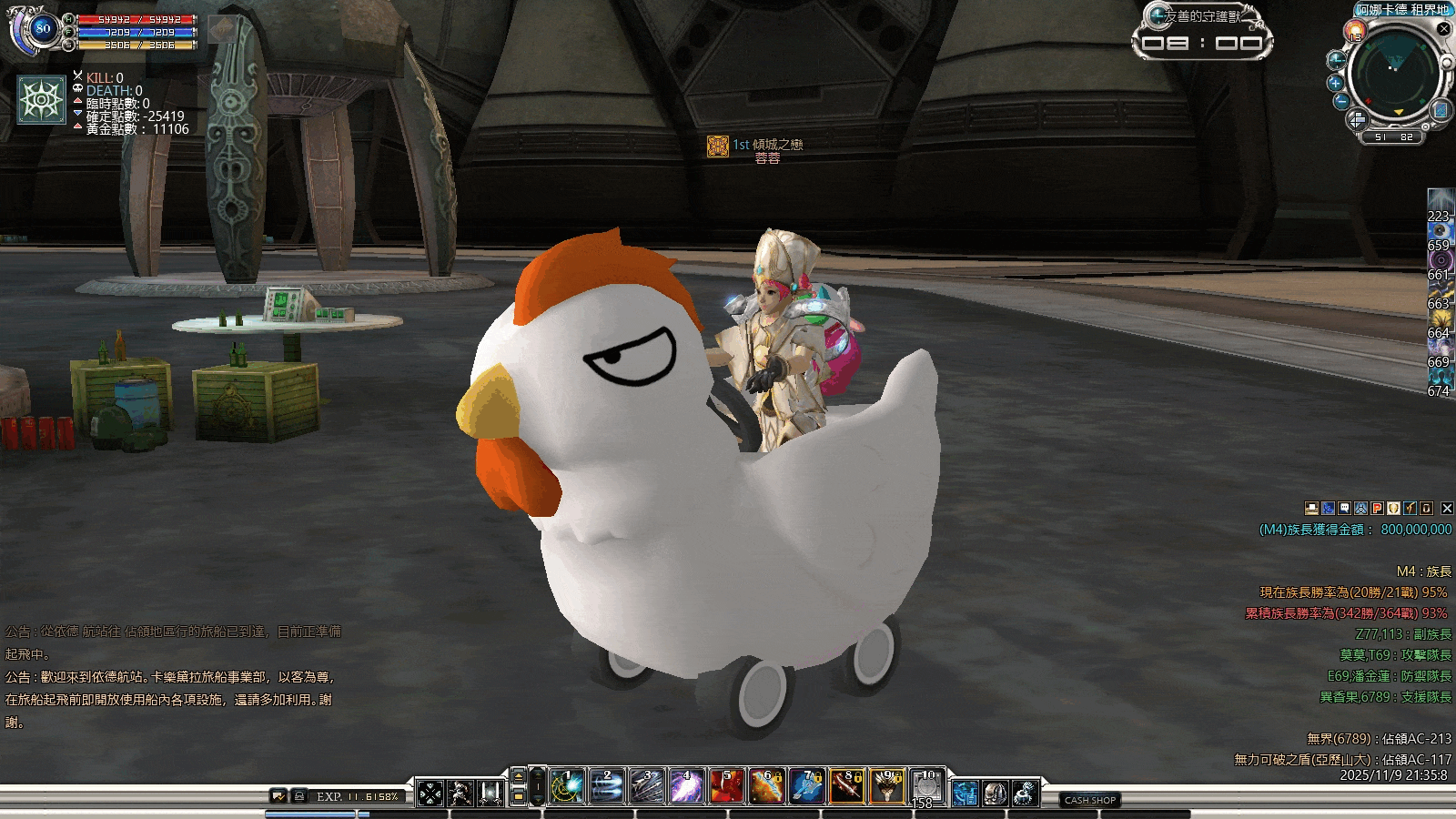The height and width of the screenshot is (819, 1456).
Task: Close the minimap with its X button
Action: pyautogui.click(x=1443, y=29)
